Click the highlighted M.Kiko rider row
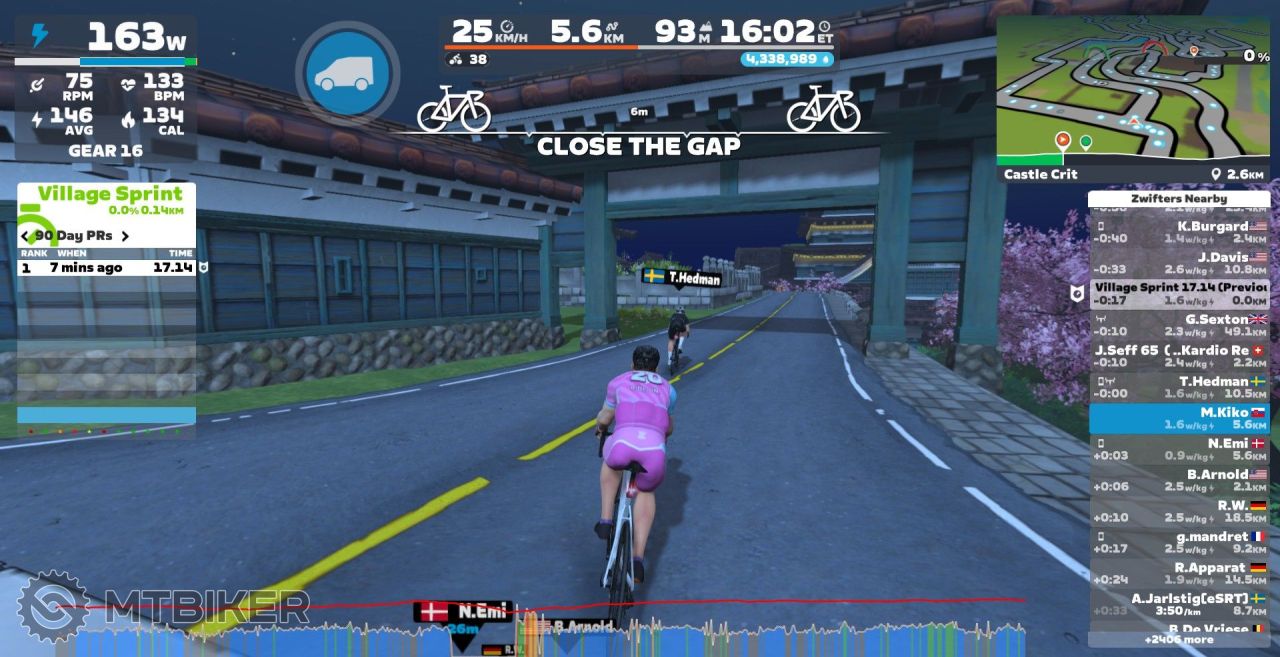 click(x=1179, y=418)
